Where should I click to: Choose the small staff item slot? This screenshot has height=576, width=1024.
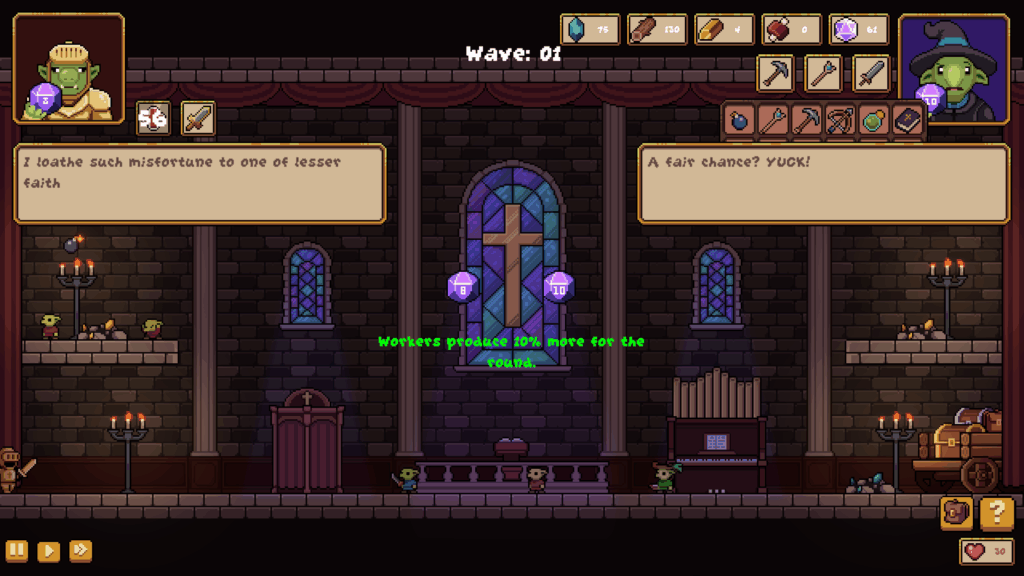(772, 121)
